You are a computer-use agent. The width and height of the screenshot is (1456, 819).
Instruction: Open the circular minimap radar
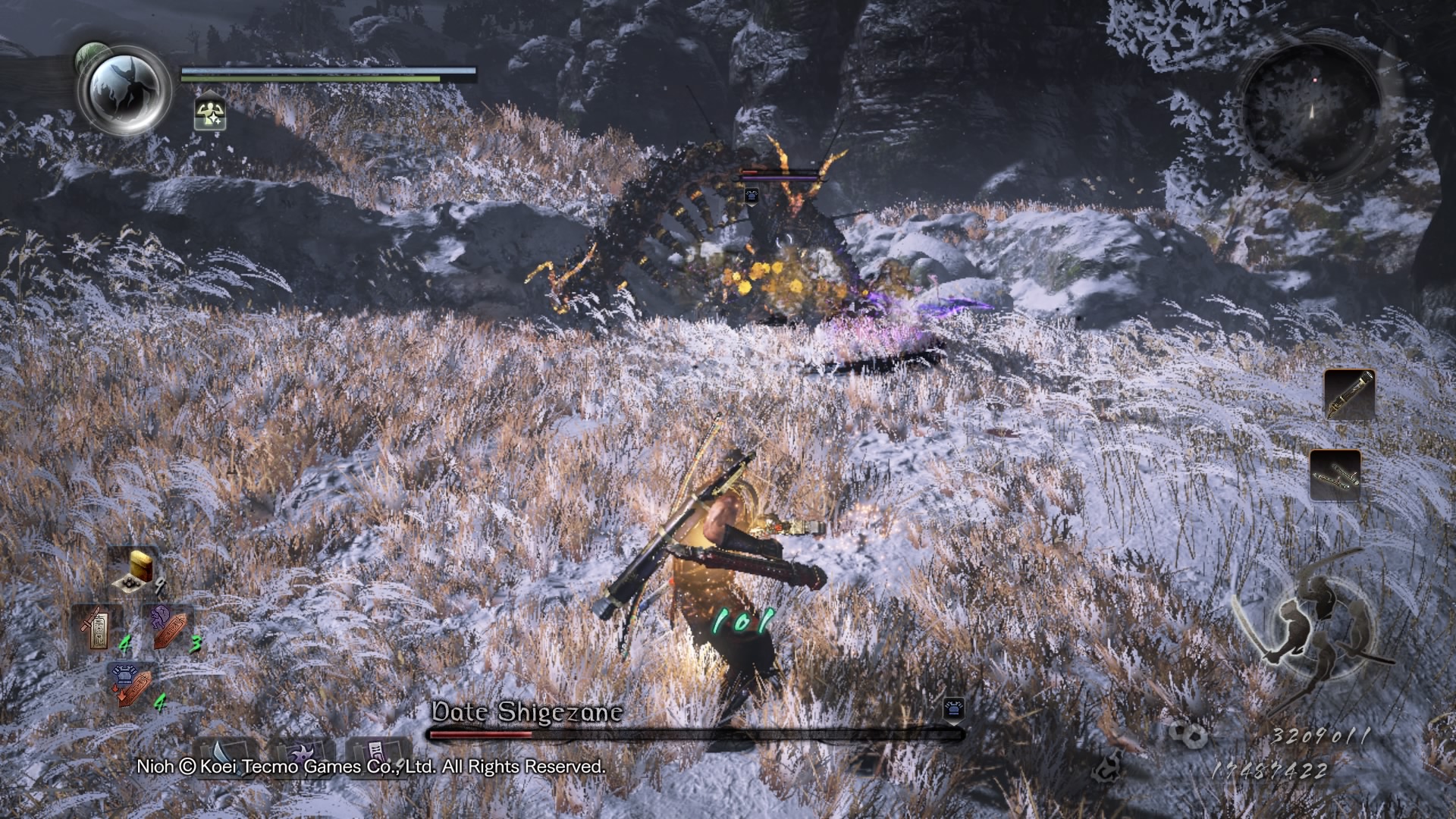pos(1309,111)
